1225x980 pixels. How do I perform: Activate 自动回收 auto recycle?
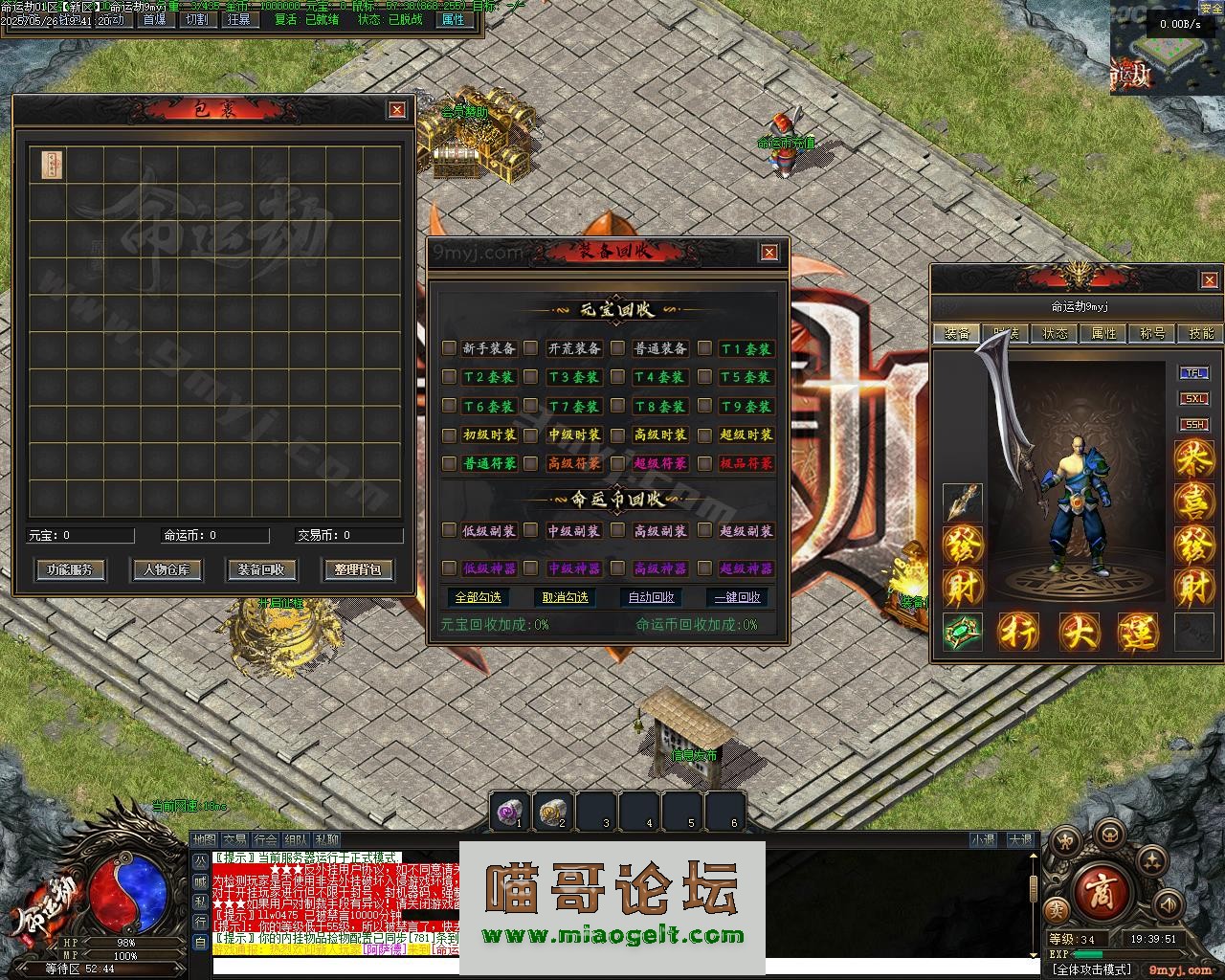[x=651, y=597]
